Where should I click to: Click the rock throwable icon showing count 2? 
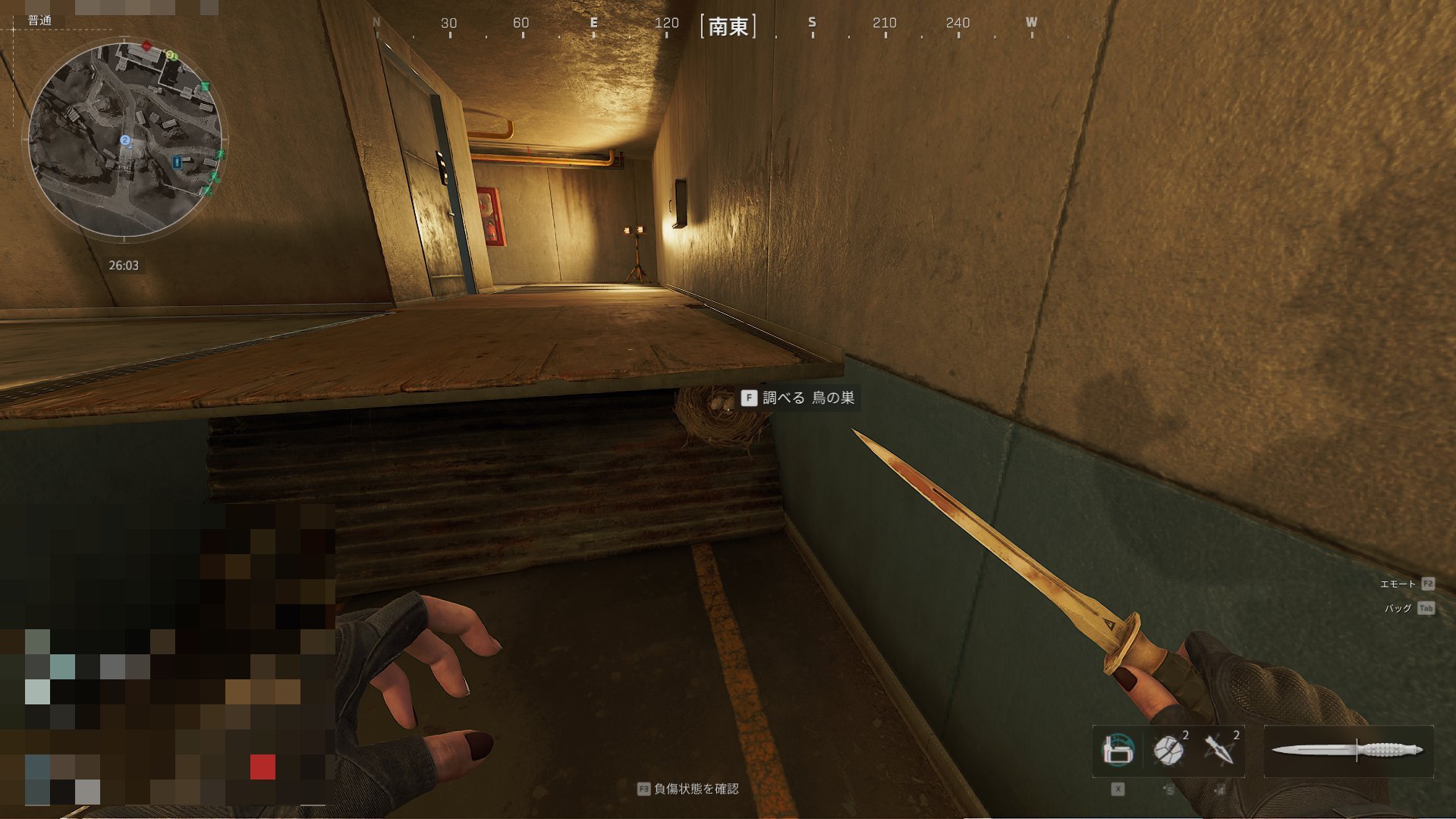(1168, 751)
